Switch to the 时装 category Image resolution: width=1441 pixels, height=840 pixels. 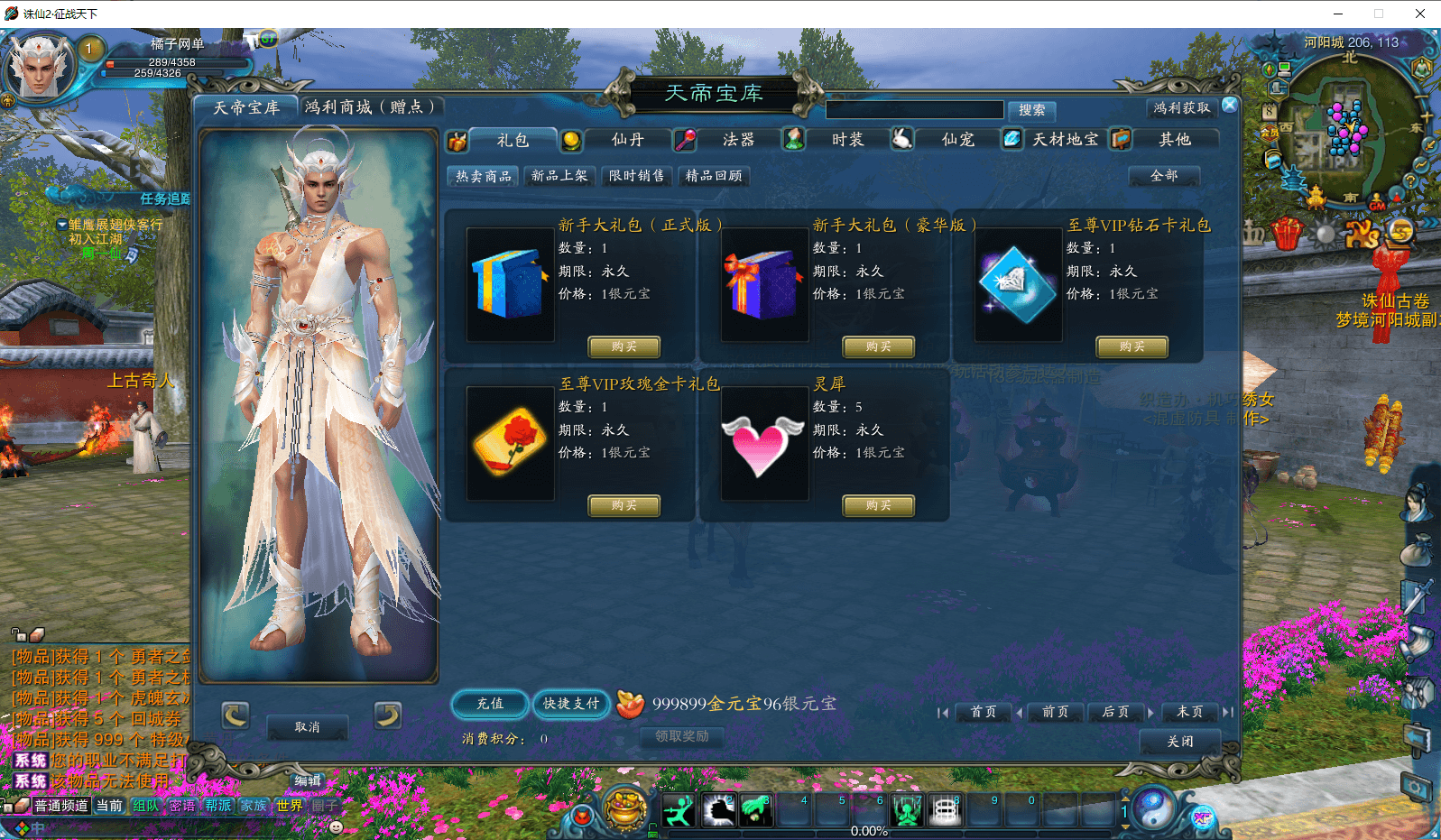coord(847,140)
